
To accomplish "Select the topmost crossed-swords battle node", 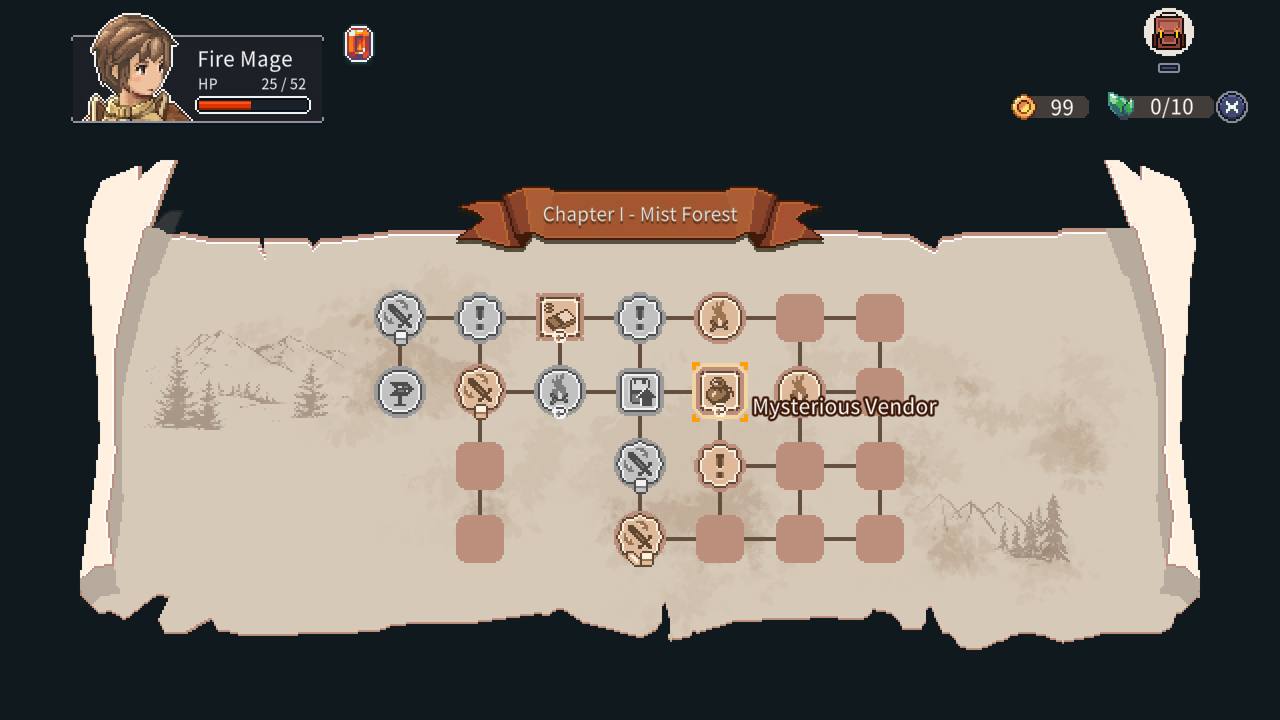I will click(400, 318).
